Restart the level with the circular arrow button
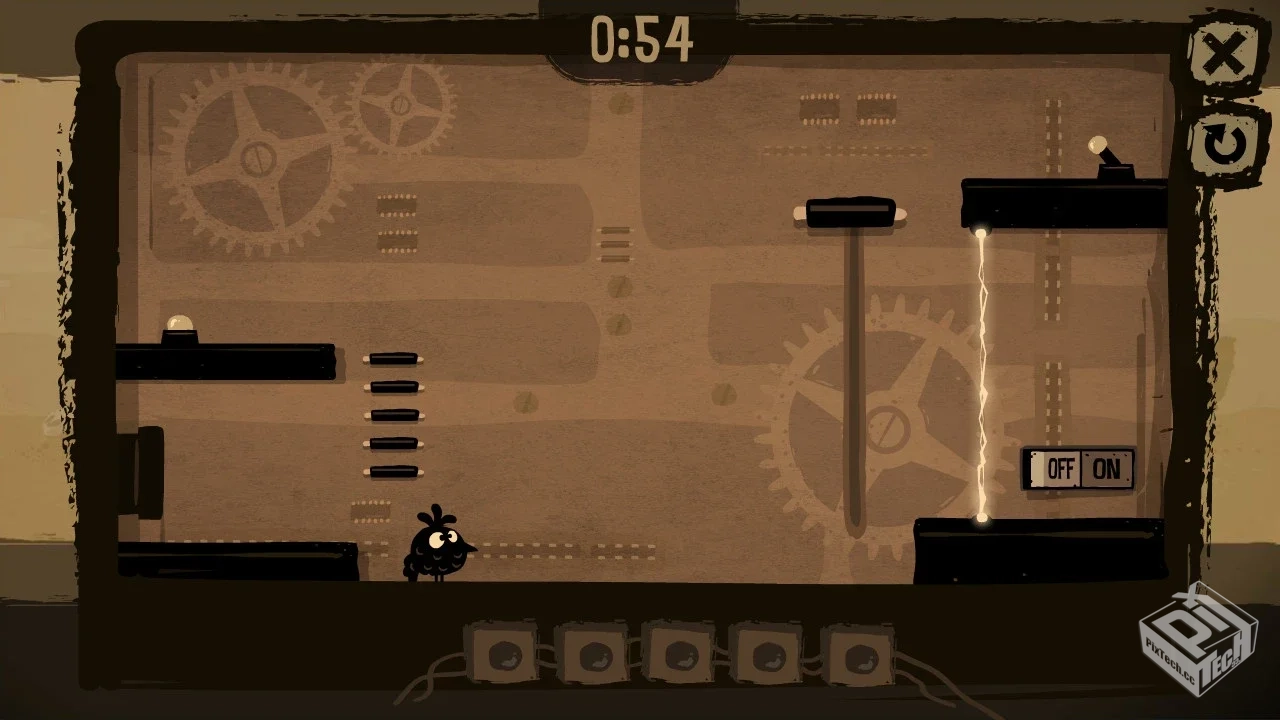This screenshot has width=1280, height=720. 1223,144
